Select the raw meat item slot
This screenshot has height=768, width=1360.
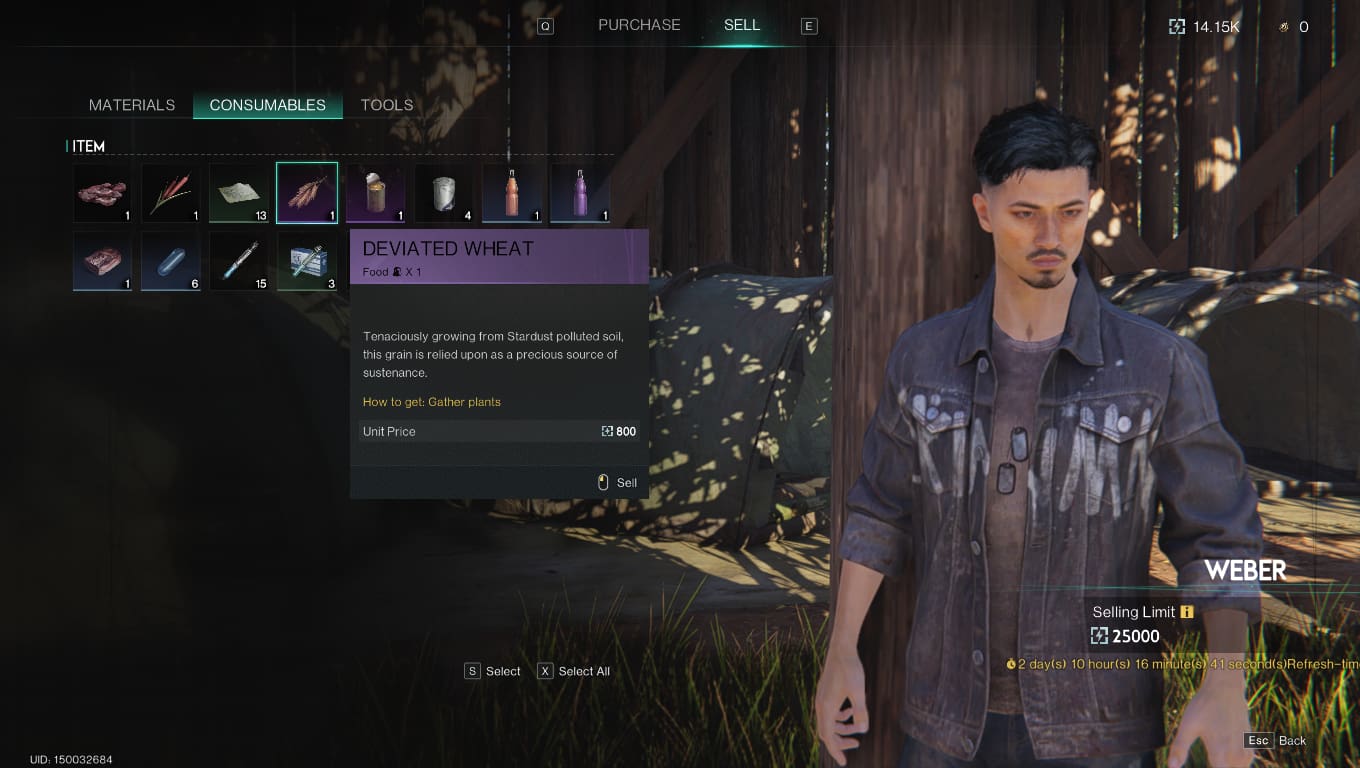[x=102, y=193]
